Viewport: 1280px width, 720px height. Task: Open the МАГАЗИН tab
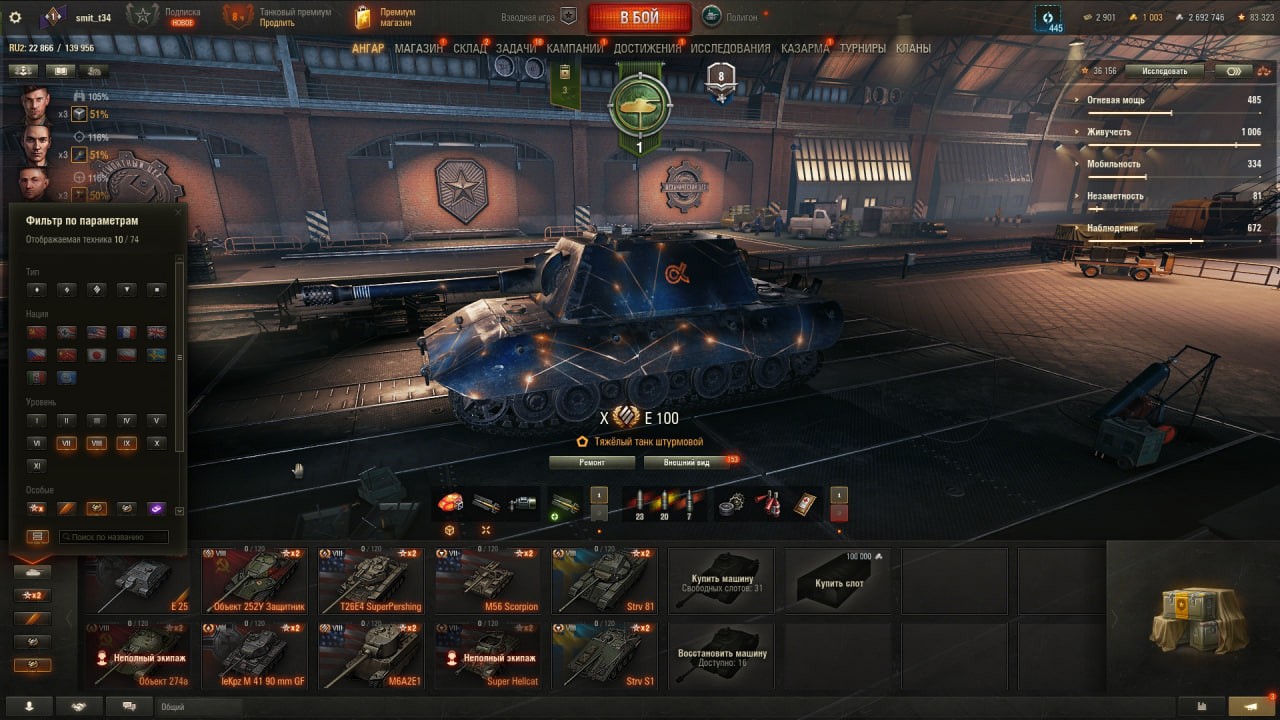click(418, 48)
